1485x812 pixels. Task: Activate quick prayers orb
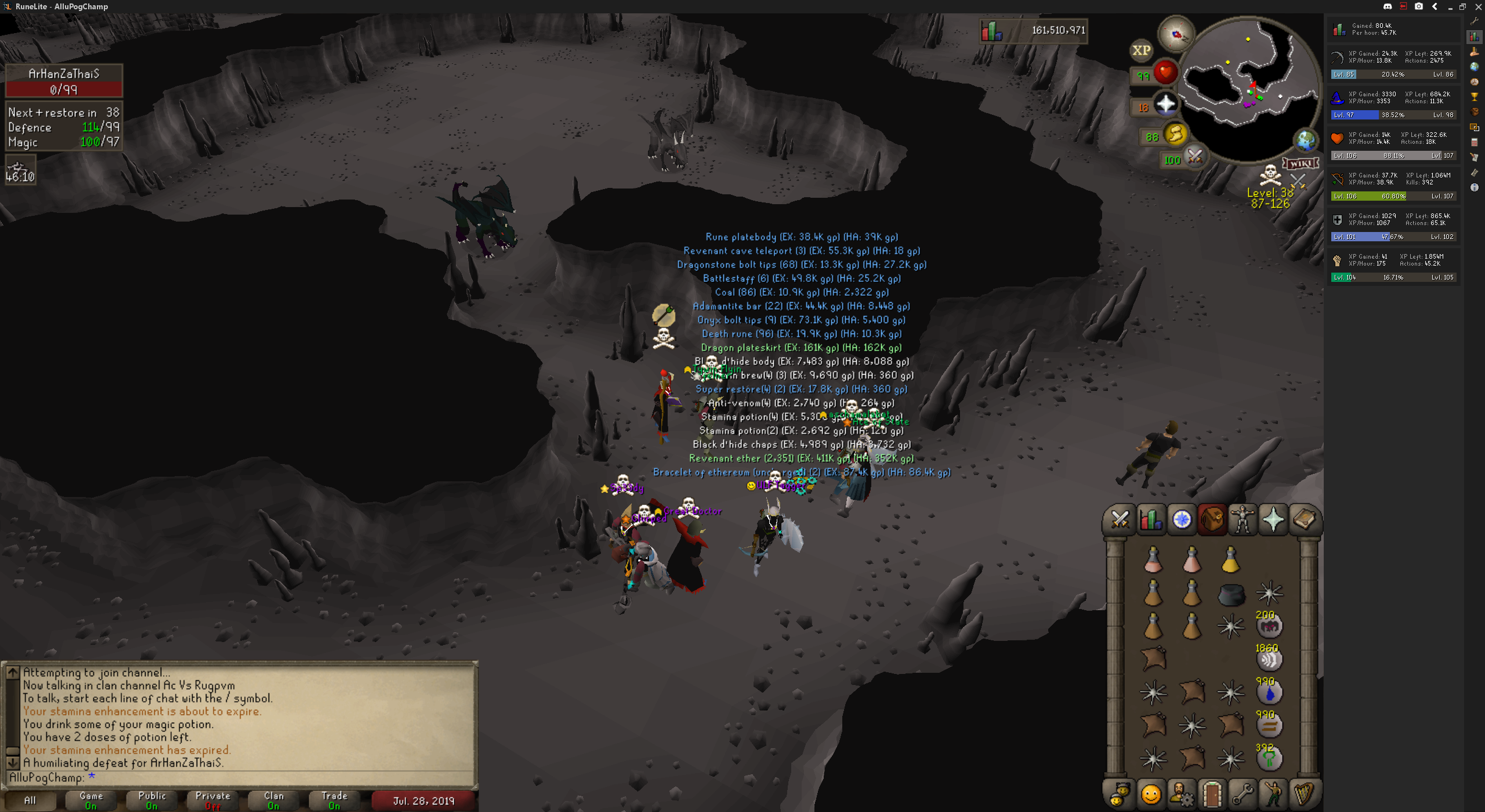pos(1165,105)
